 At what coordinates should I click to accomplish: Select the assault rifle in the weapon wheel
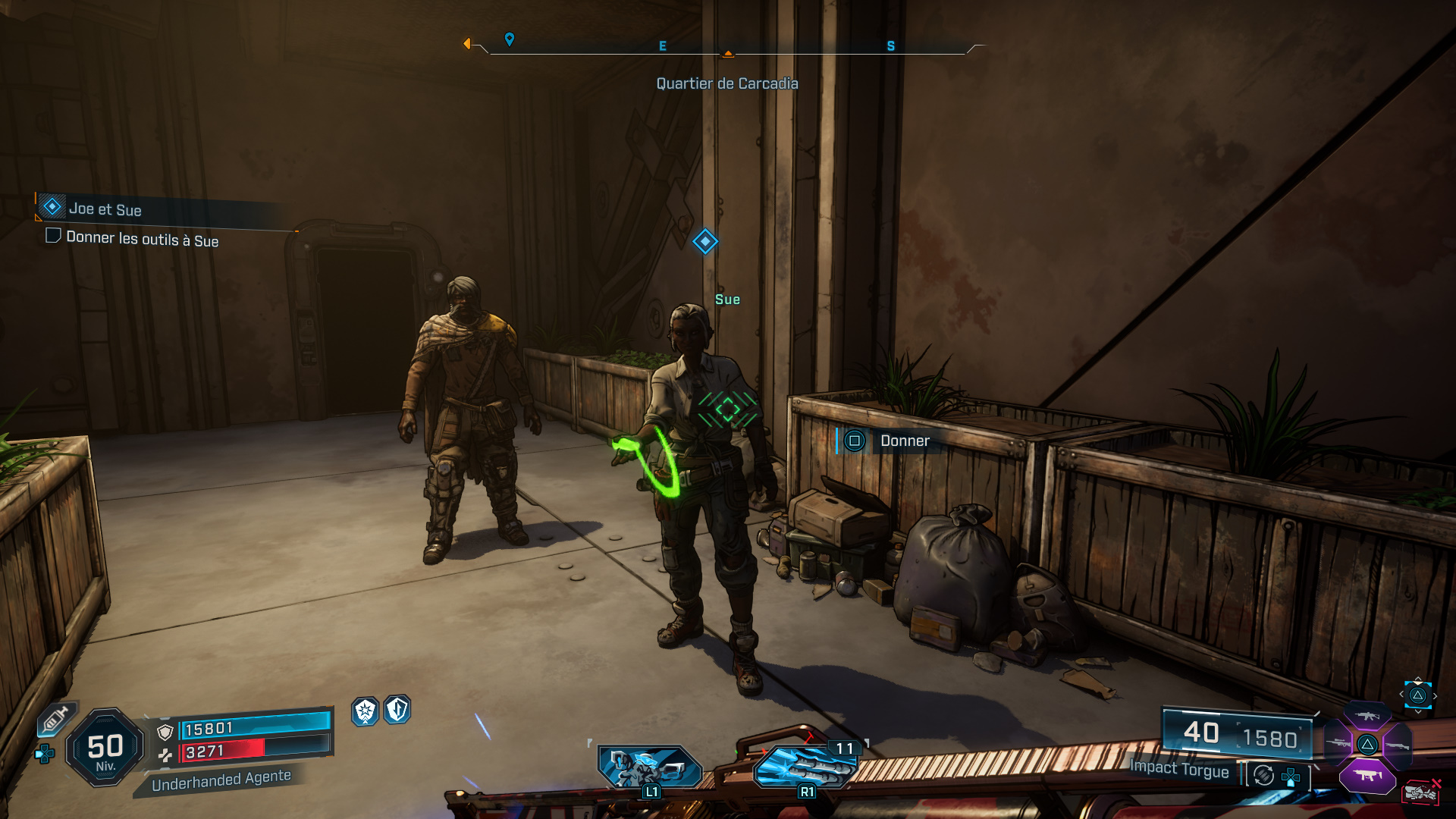coord(1366,716)
